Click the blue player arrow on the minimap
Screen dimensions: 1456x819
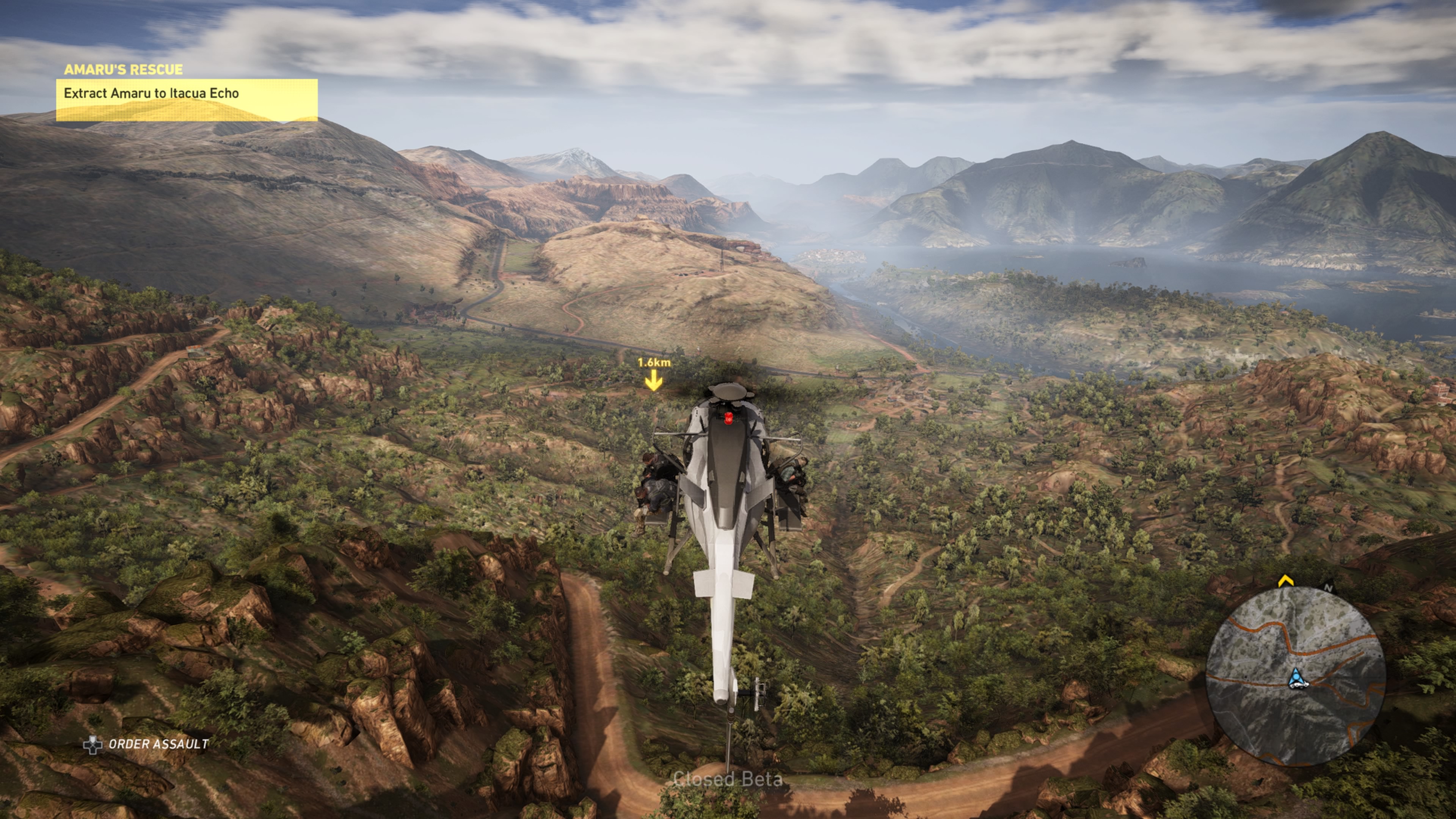[x=1296, y=678]
